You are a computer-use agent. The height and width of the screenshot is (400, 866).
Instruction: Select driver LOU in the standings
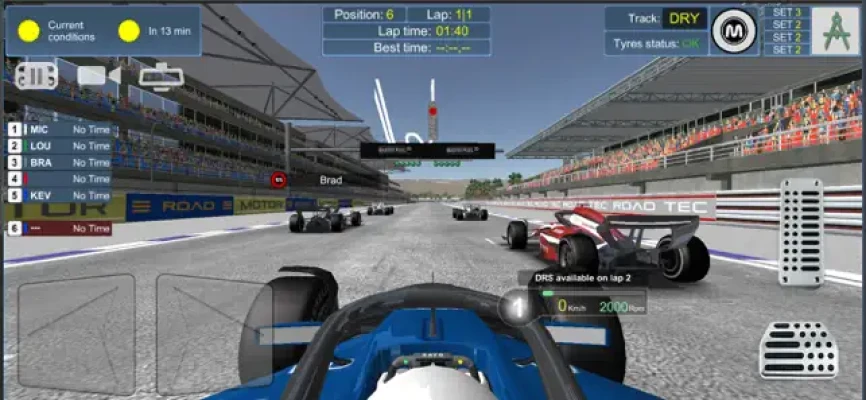pyautogui.click(x=59, y=146)
